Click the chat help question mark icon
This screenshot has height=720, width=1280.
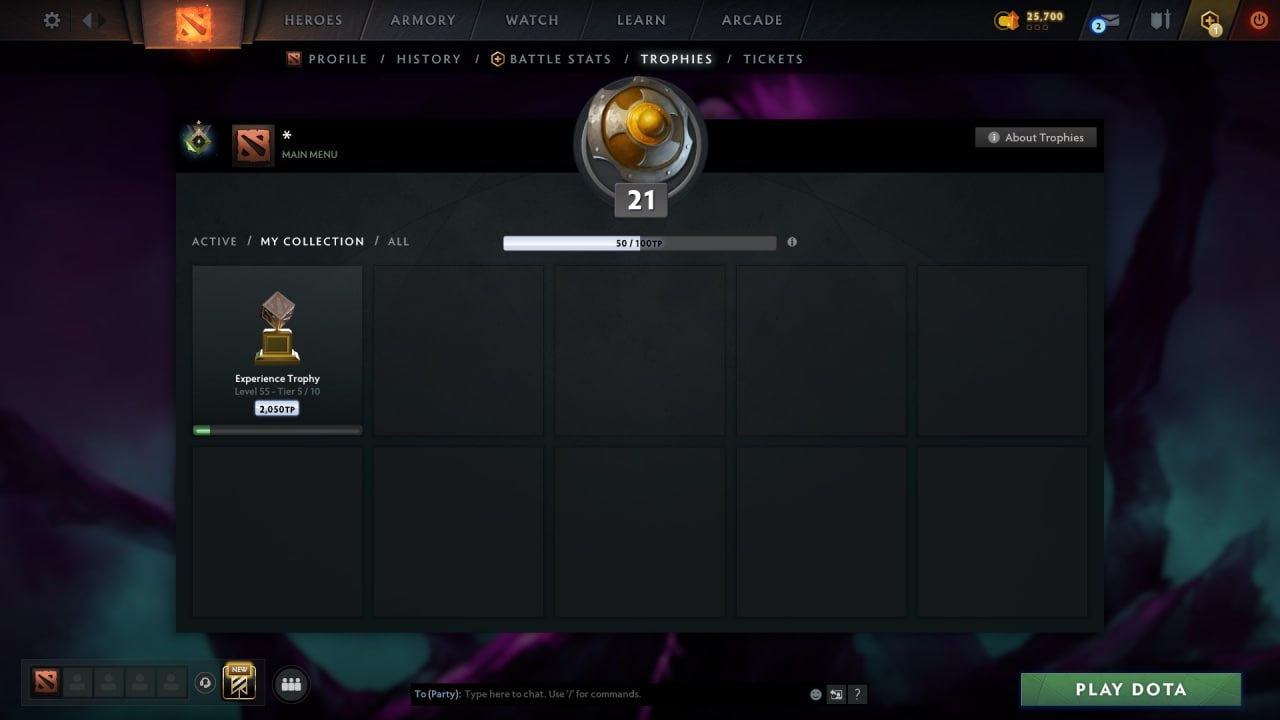point(857,694)
